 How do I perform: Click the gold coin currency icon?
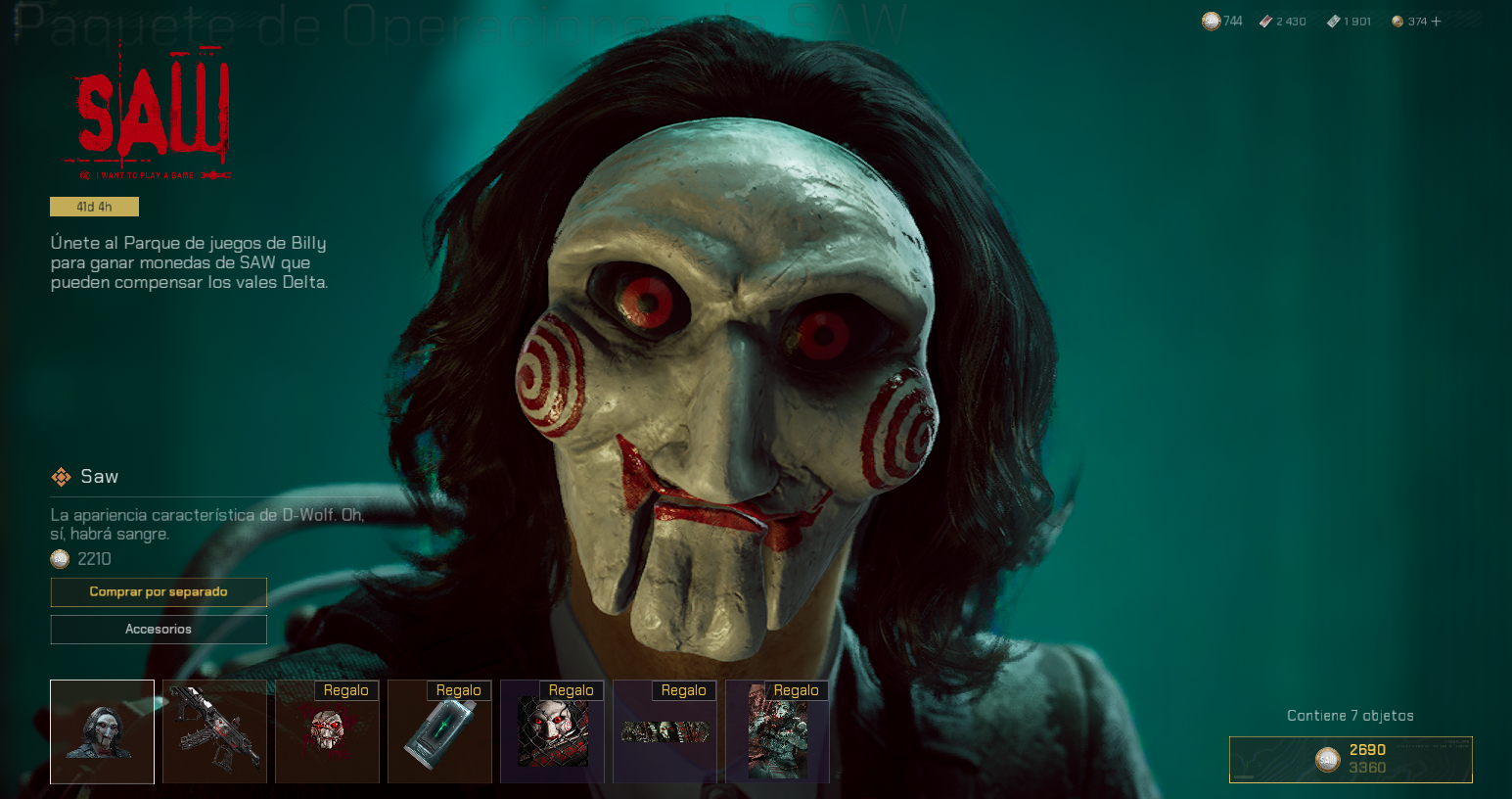click(x=1396, y=20)
